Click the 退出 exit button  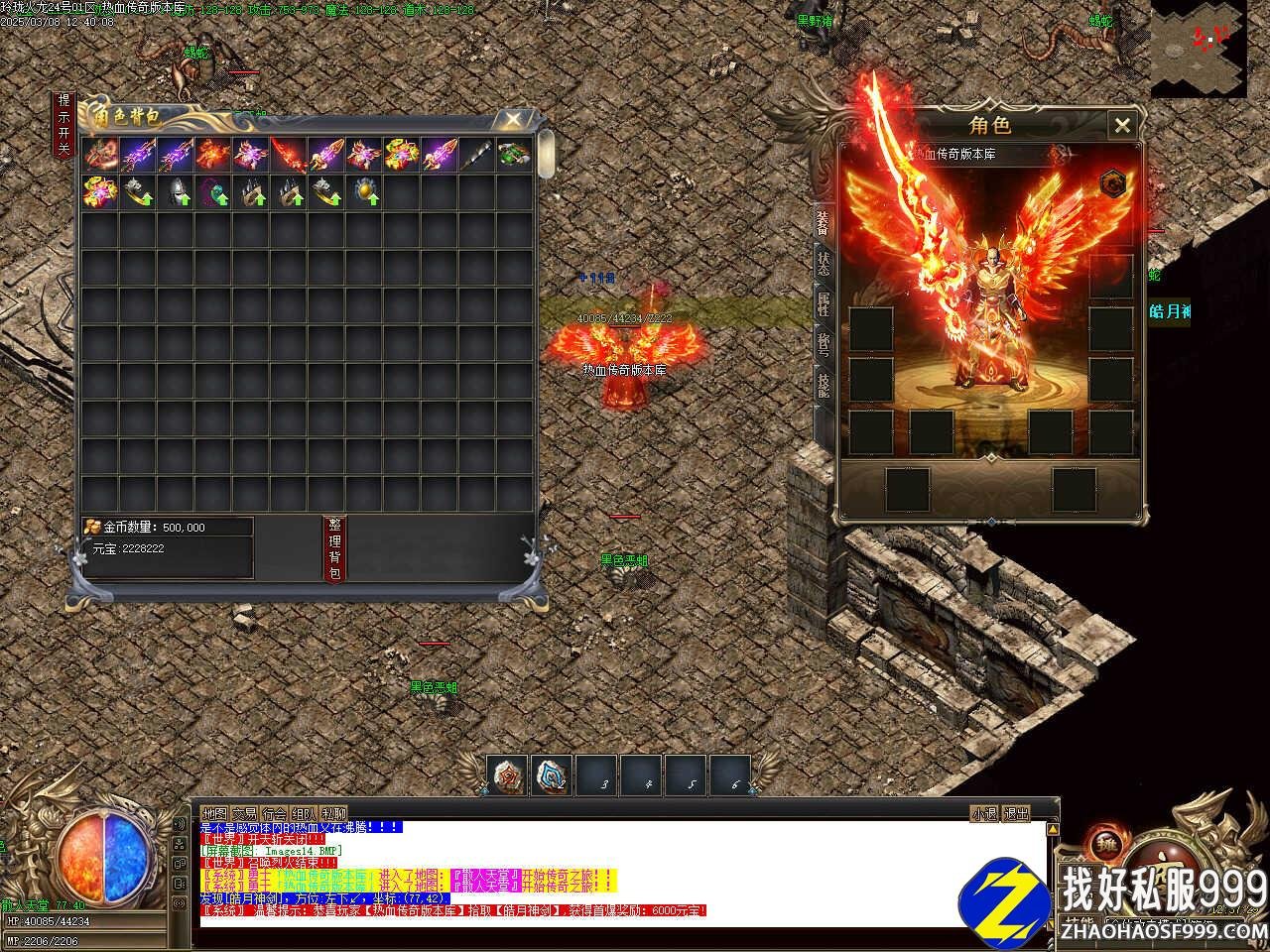pos(1017,813)
